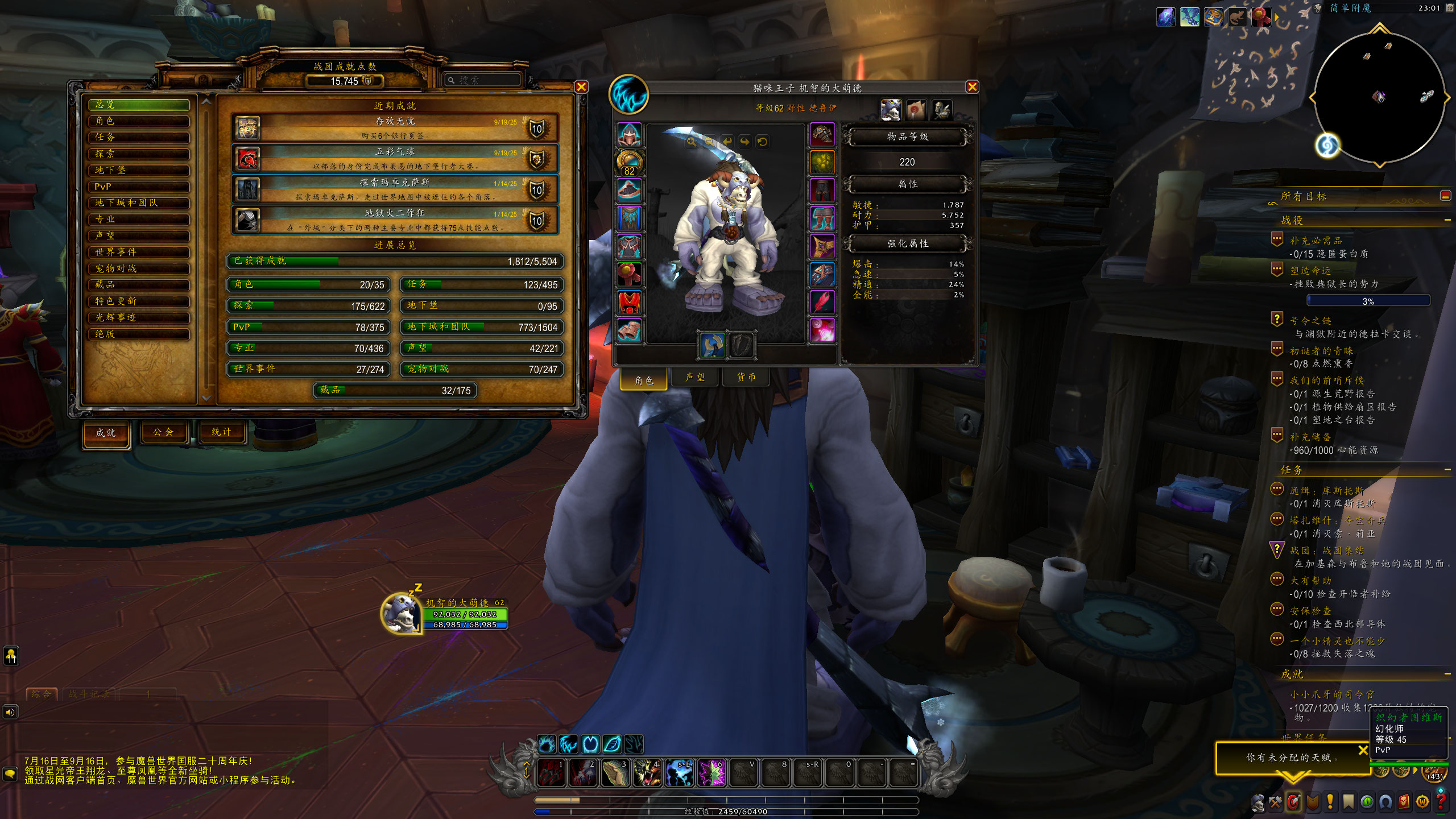Switch to the 公会 tab

163,432
